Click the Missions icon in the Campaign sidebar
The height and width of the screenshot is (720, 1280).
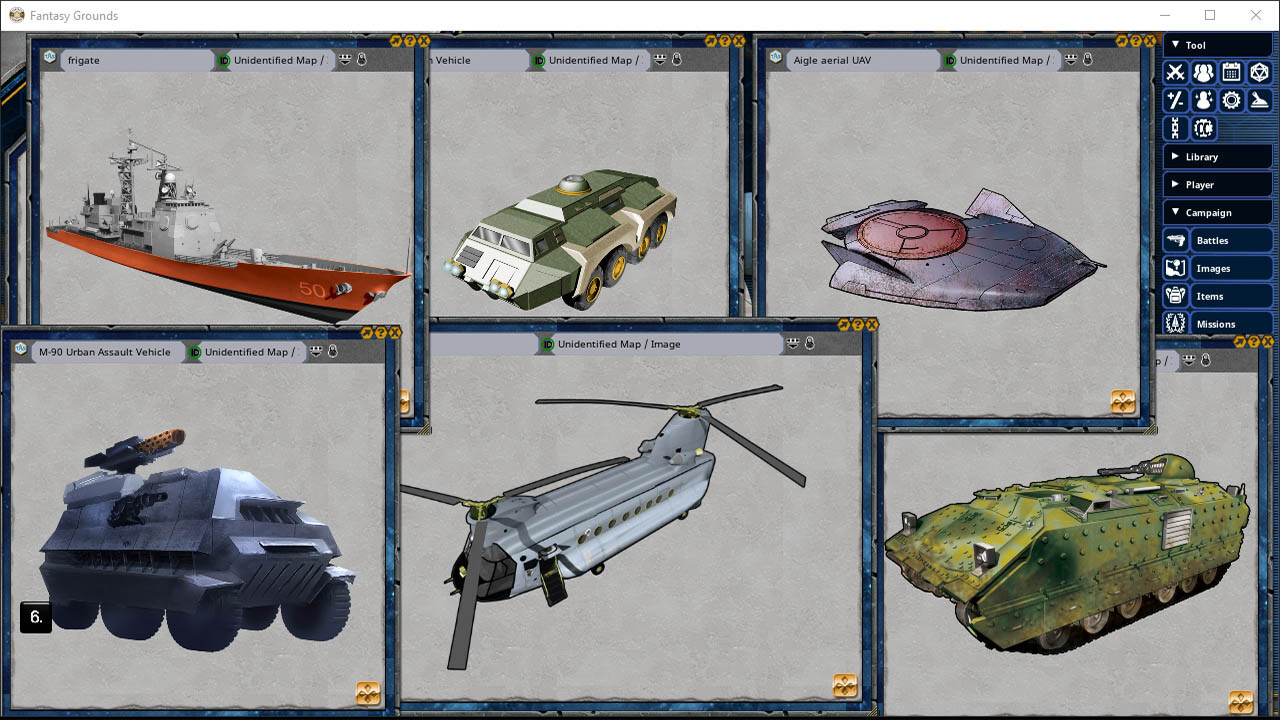1174,323
